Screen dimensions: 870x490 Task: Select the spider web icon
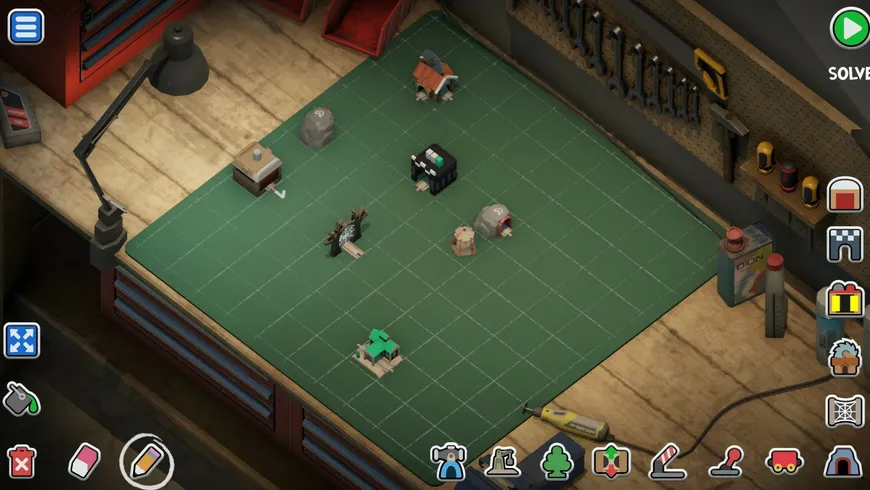click(x=845, y=411)
